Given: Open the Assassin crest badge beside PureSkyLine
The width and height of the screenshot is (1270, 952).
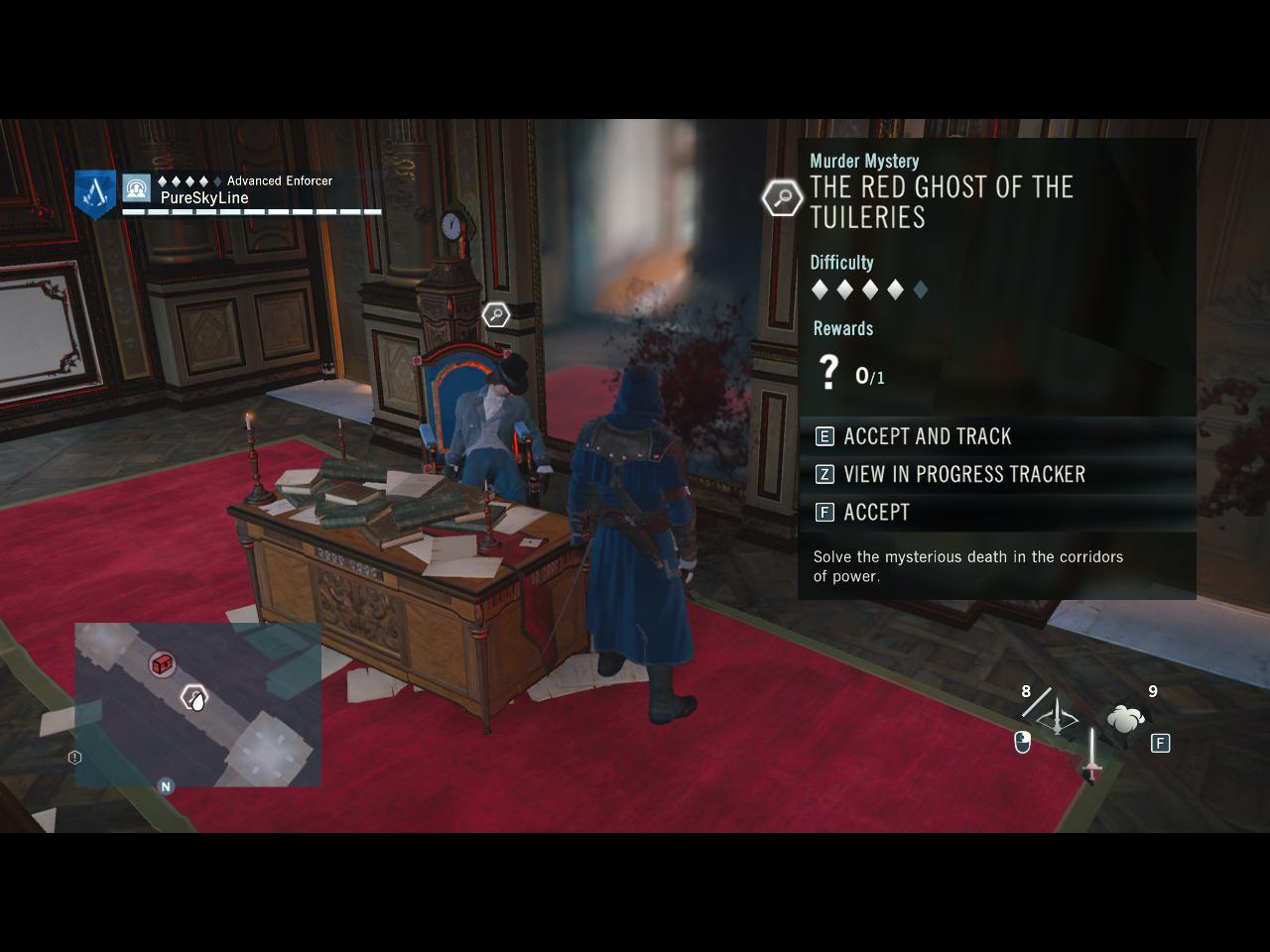Looking at the screenshot, I should click(x=96, y=191).
